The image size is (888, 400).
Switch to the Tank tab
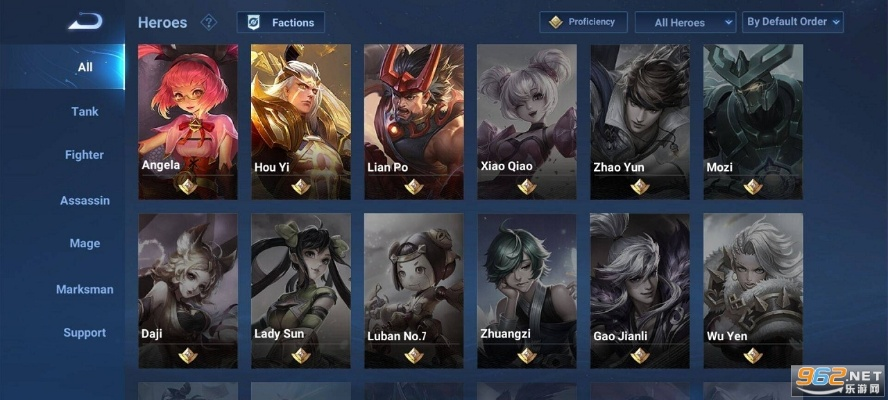[85, 112]
